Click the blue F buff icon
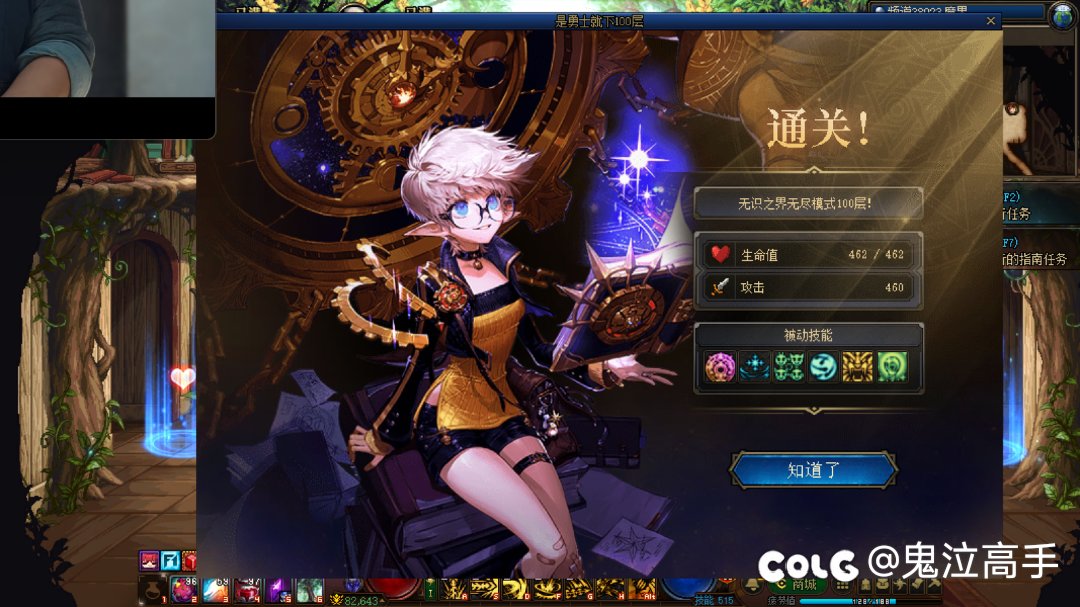1080x607 pixels. [170, 560]
